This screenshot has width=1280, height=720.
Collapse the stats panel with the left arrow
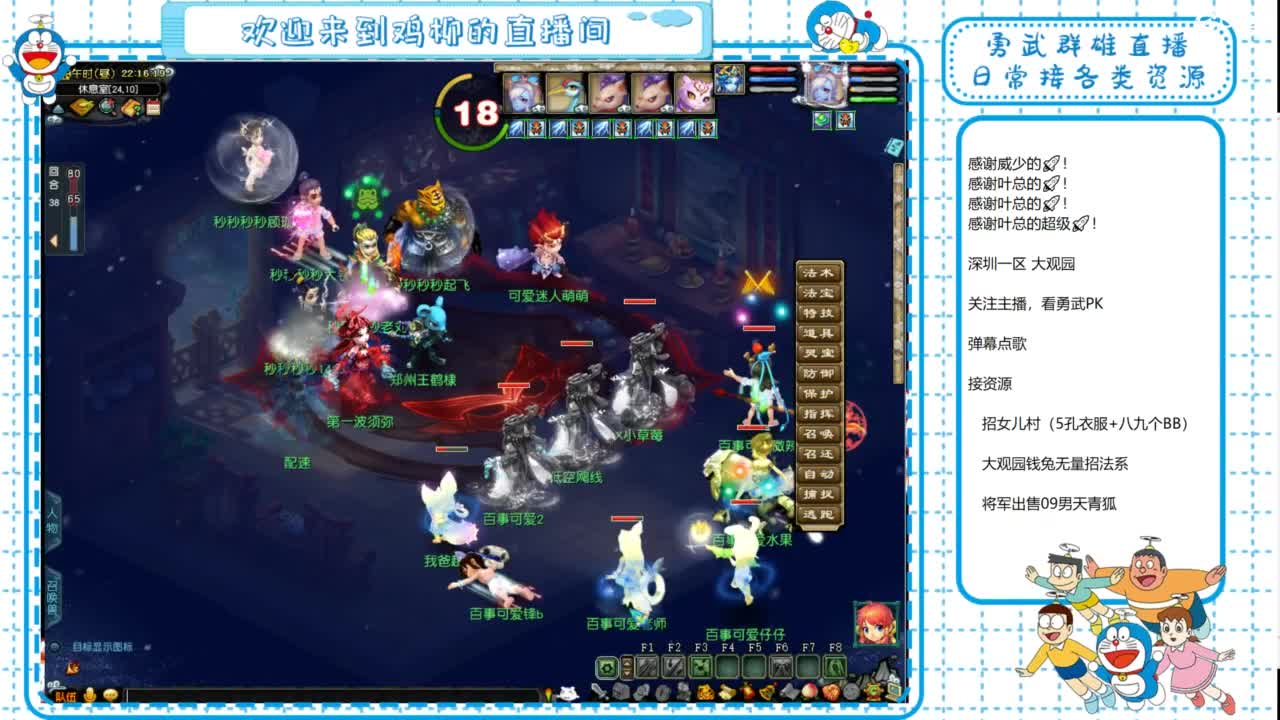point(54,239)
